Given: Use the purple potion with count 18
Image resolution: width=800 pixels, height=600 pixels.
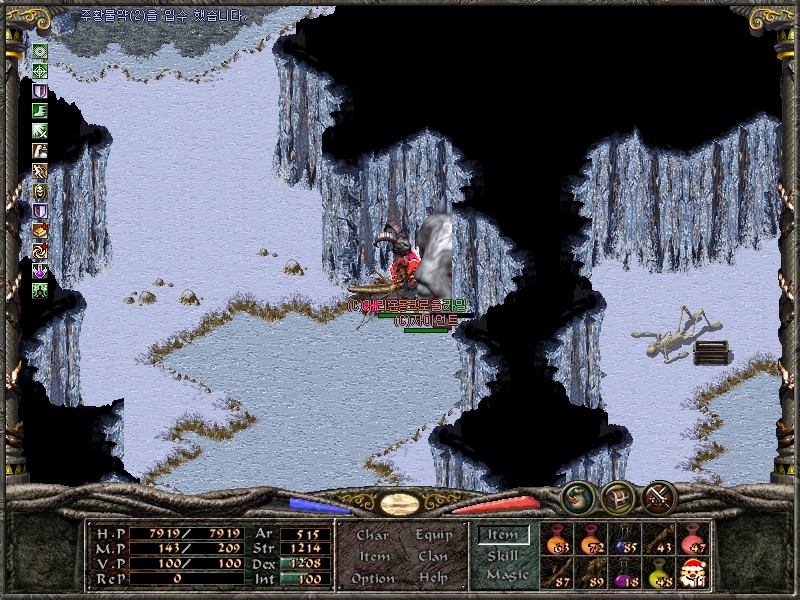Looking at the screenshot, I should 625,574.
